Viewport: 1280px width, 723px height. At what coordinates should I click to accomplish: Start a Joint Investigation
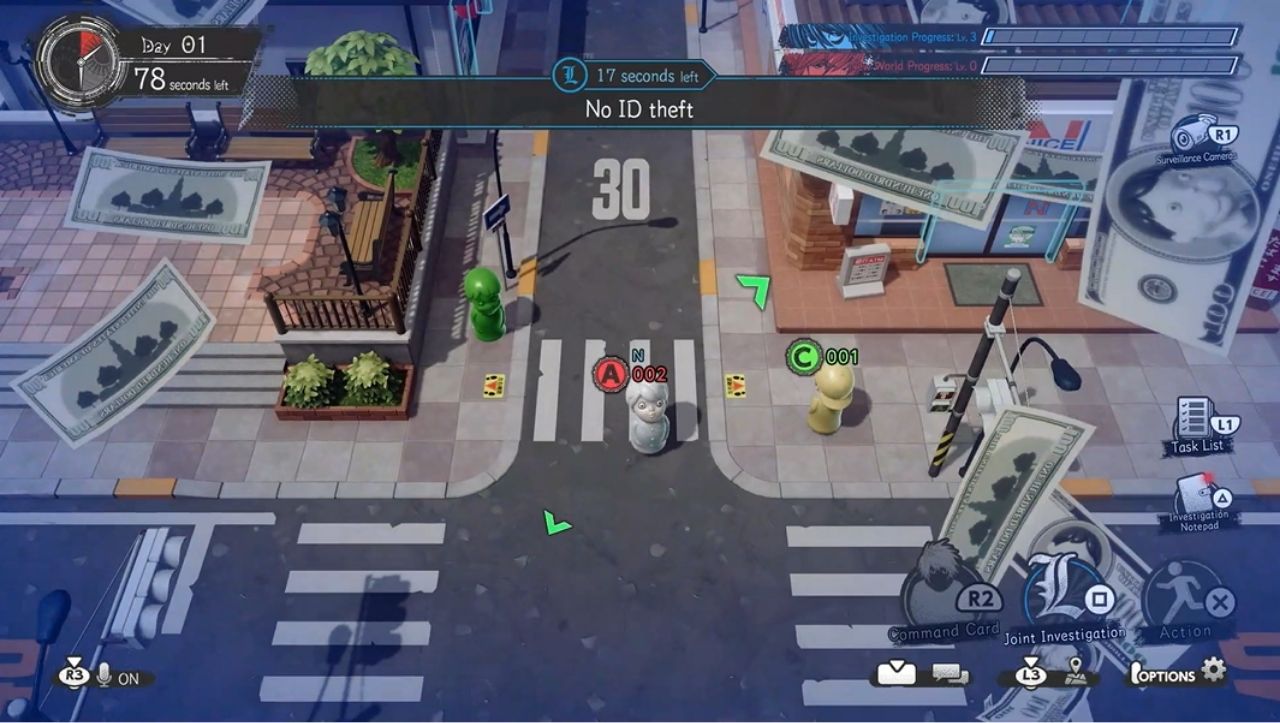pos(1064,595)
